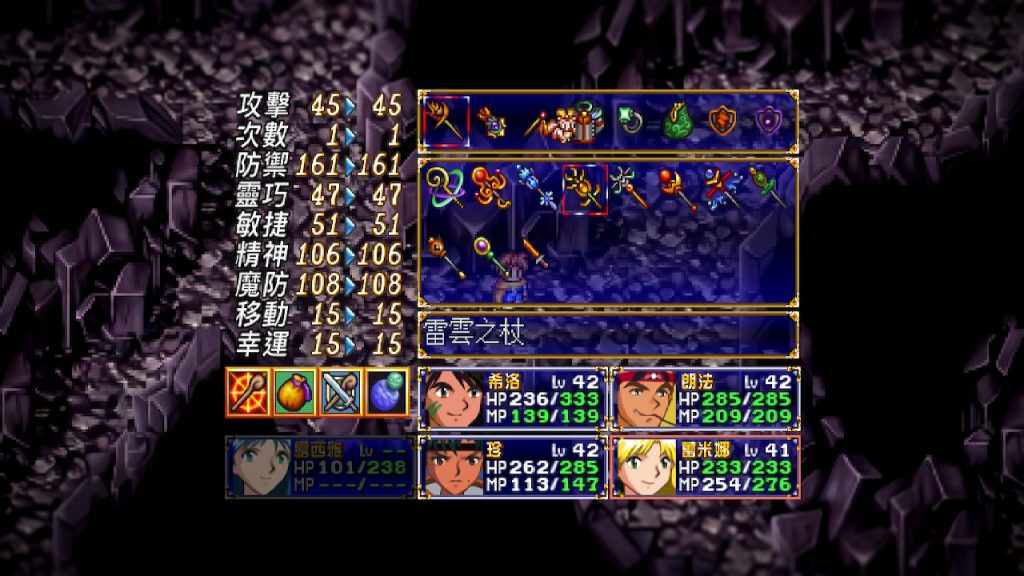Pick the green jewel scepter
Image resolution: width=1024 pixels, height=576 pixels.
768,188
